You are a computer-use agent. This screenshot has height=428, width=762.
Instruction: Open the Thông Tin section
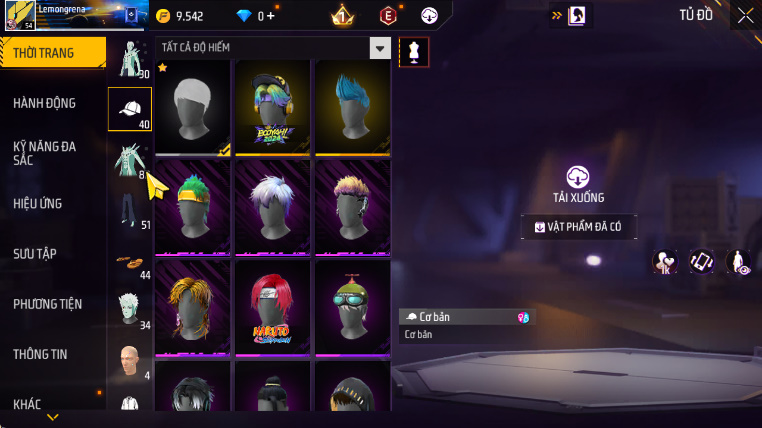(41, 354)
